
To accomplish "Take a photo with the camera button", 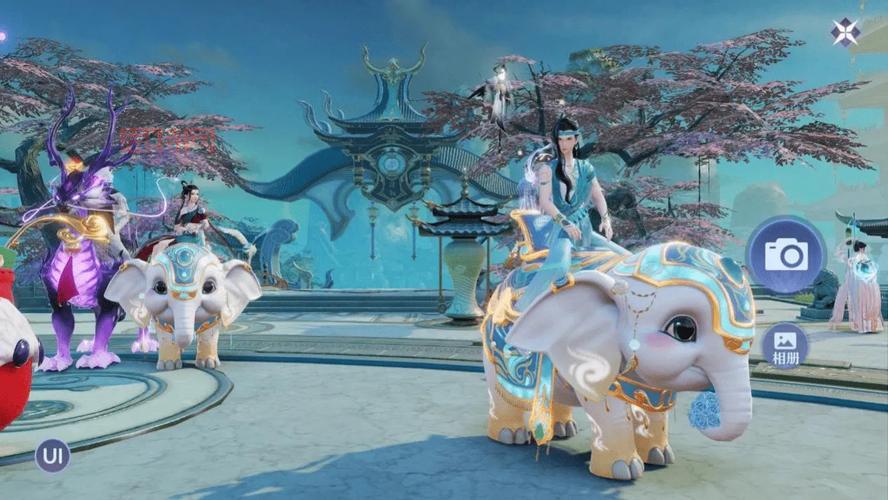I will tap(785, 254).
